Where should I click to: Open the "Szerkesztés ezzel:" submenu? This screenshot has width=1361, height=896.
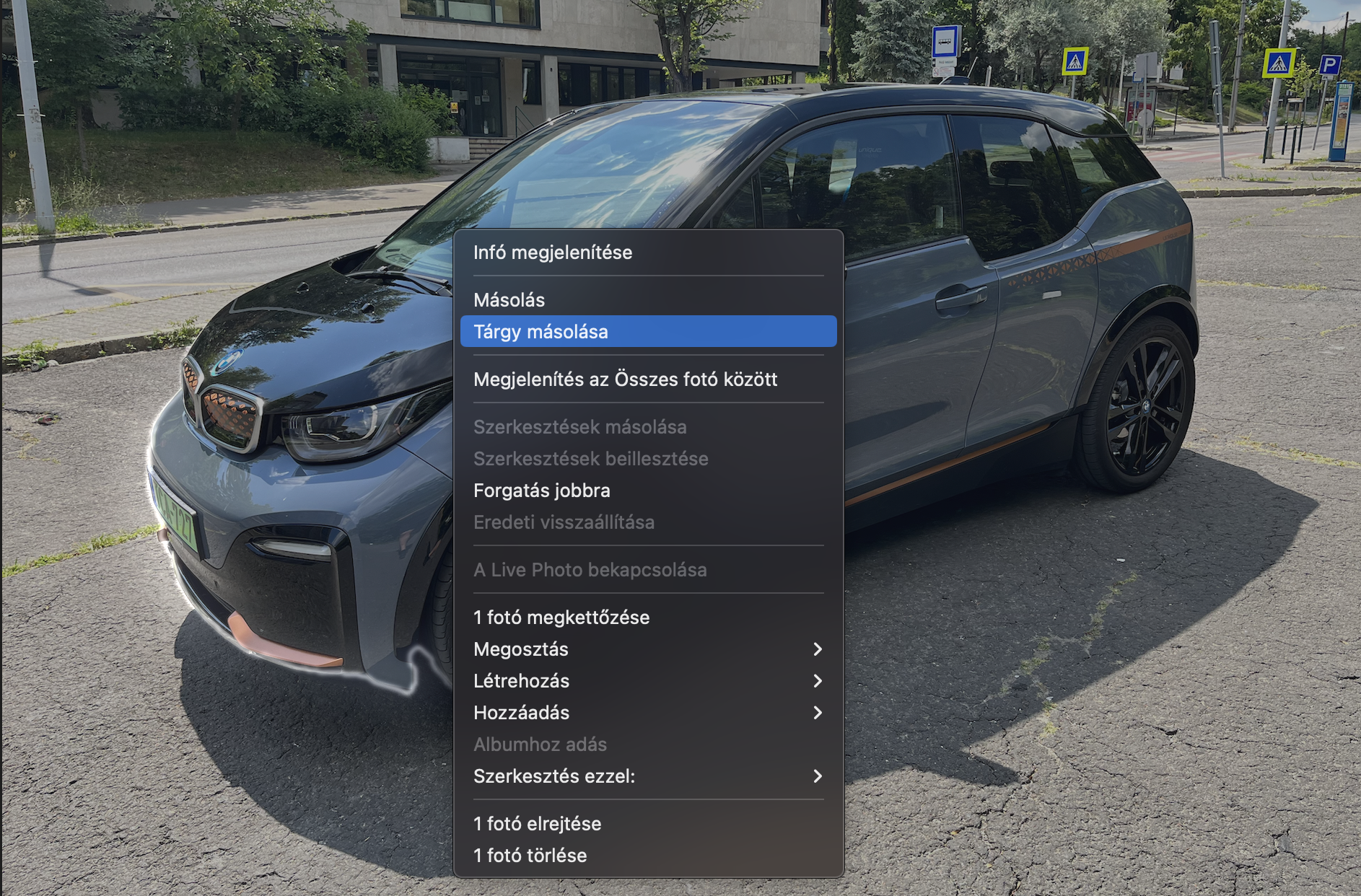click(554, 776)
